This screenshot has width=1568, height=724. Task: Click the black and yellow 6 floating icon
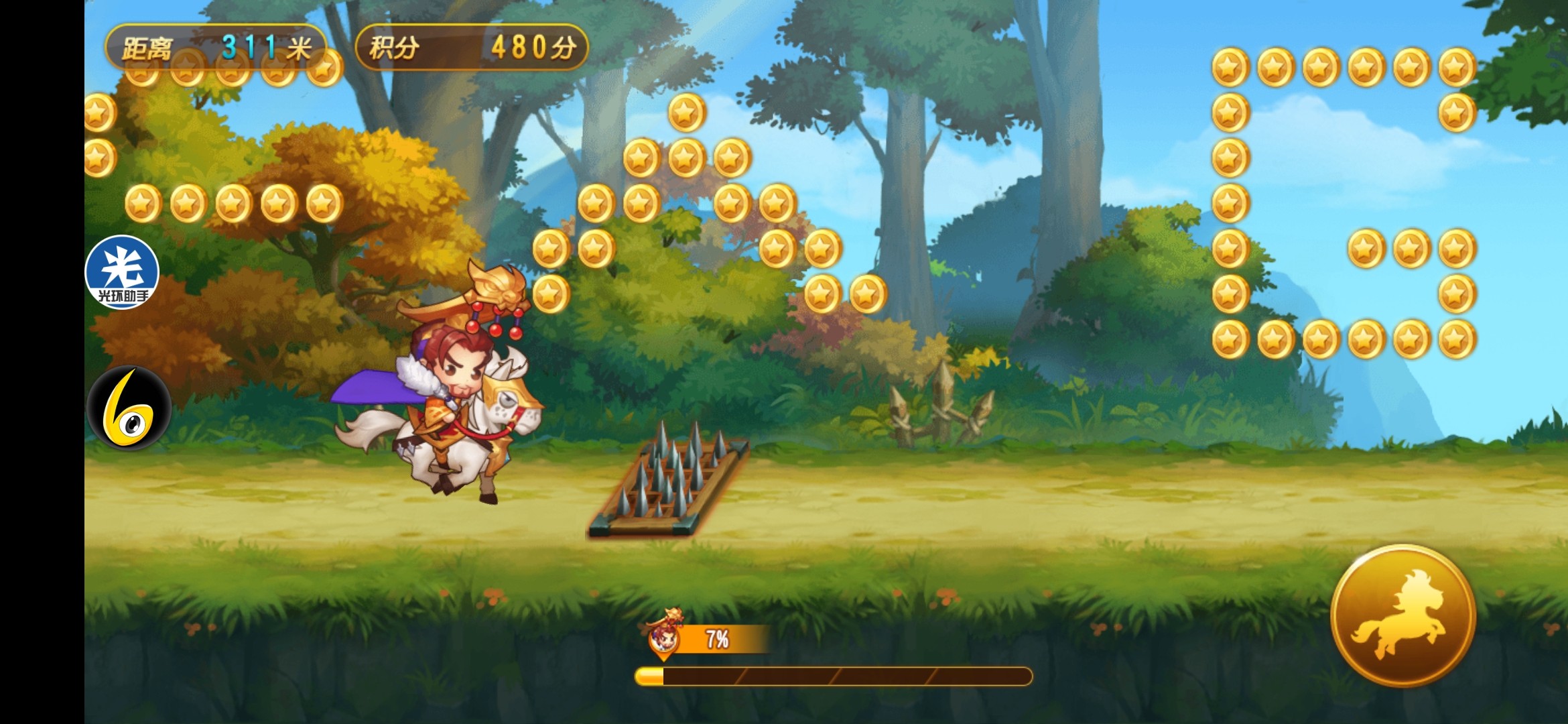click(x=129, y=408)
